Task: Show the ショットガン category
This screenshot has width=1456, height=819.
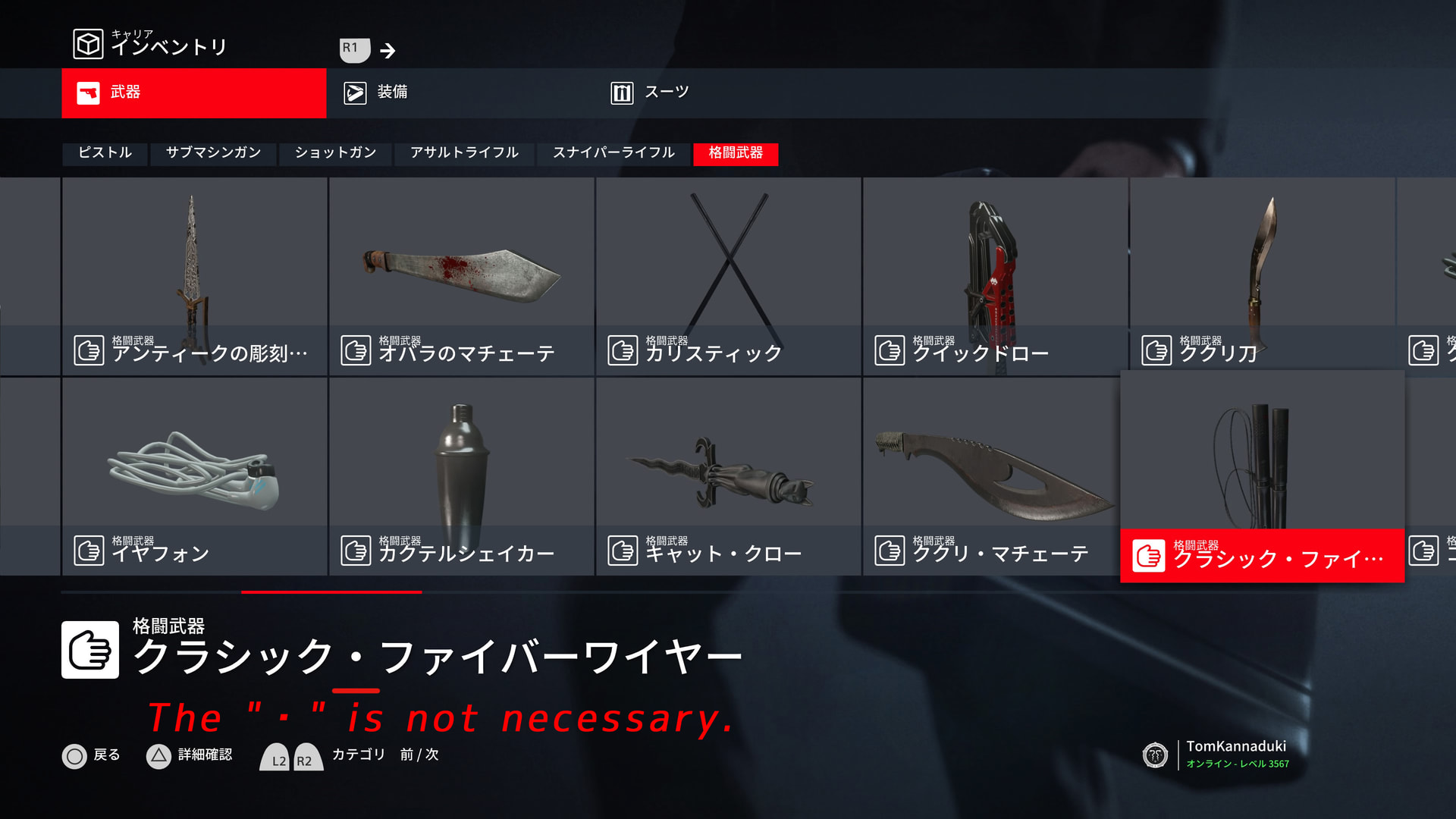Action: click(335, 153)
